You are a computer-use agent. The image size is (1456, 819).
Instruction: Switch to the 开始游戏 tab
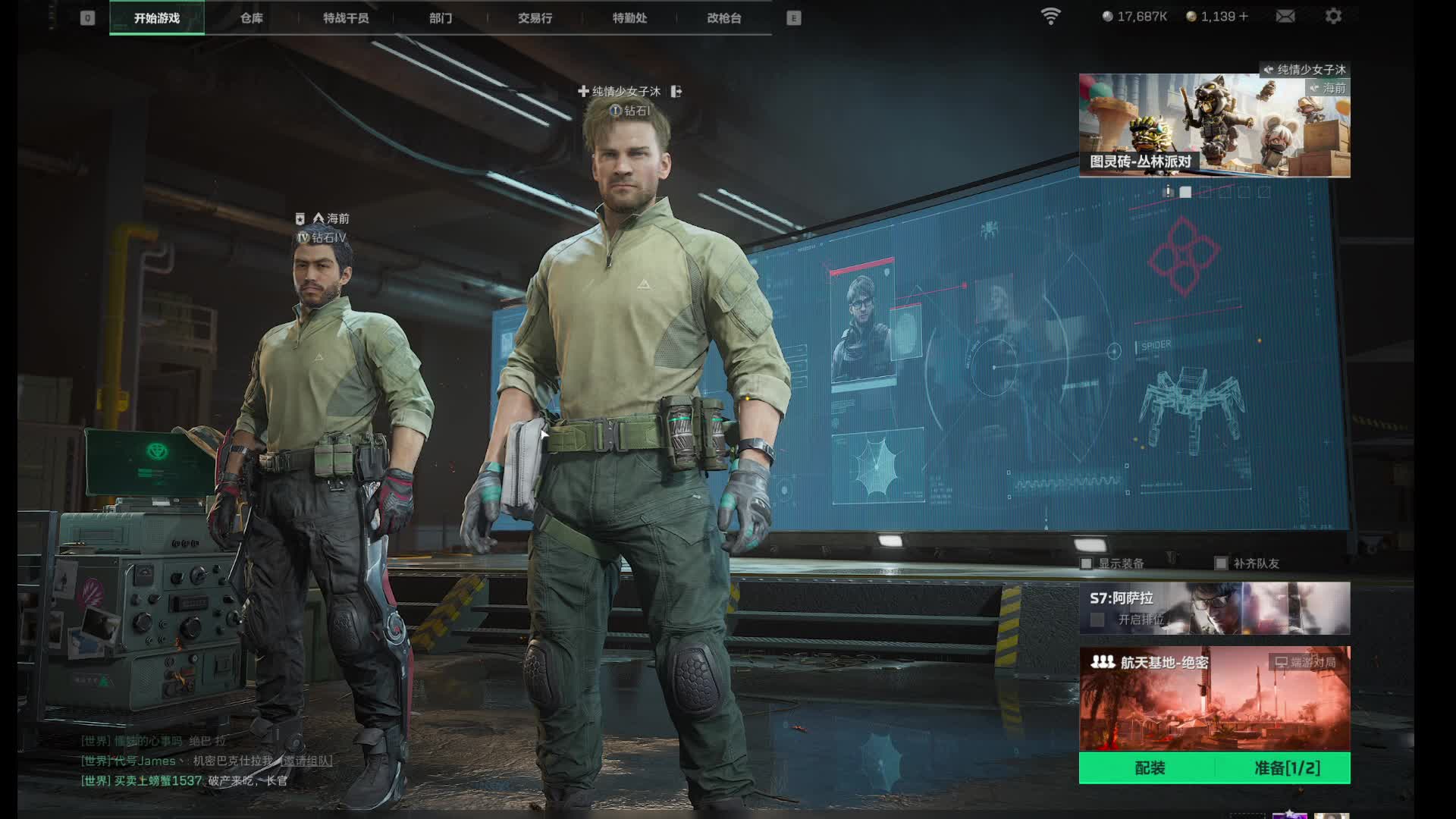point(157,18)
